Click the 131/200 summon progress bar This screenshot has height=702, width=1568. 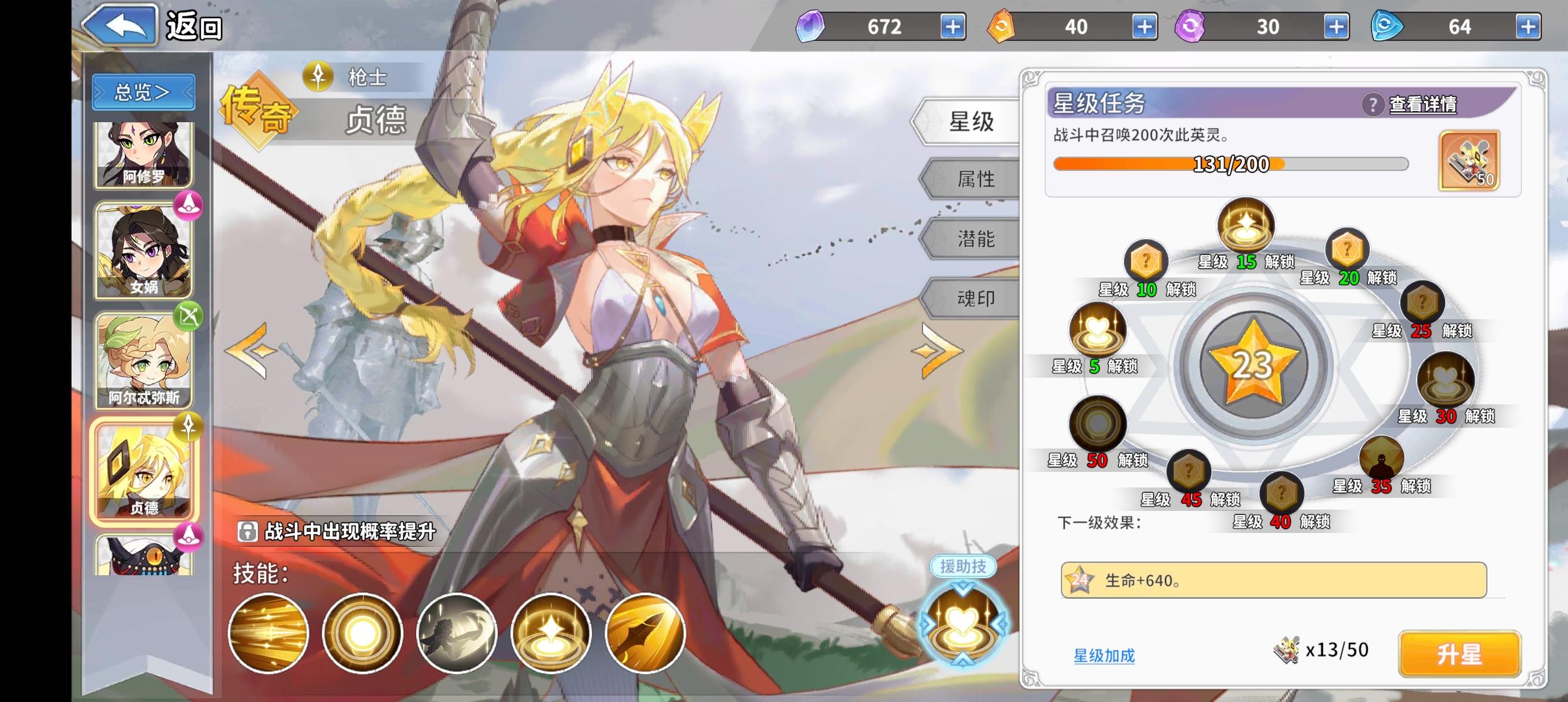1232,164
